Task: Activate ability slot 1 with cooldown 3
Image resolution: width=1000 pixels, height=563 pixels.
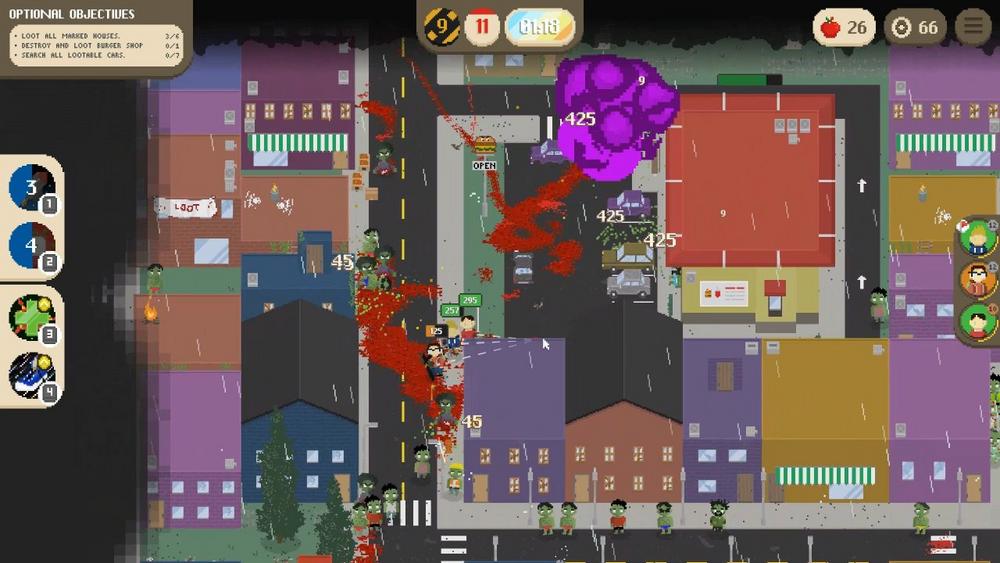Action: coord(31,187)
